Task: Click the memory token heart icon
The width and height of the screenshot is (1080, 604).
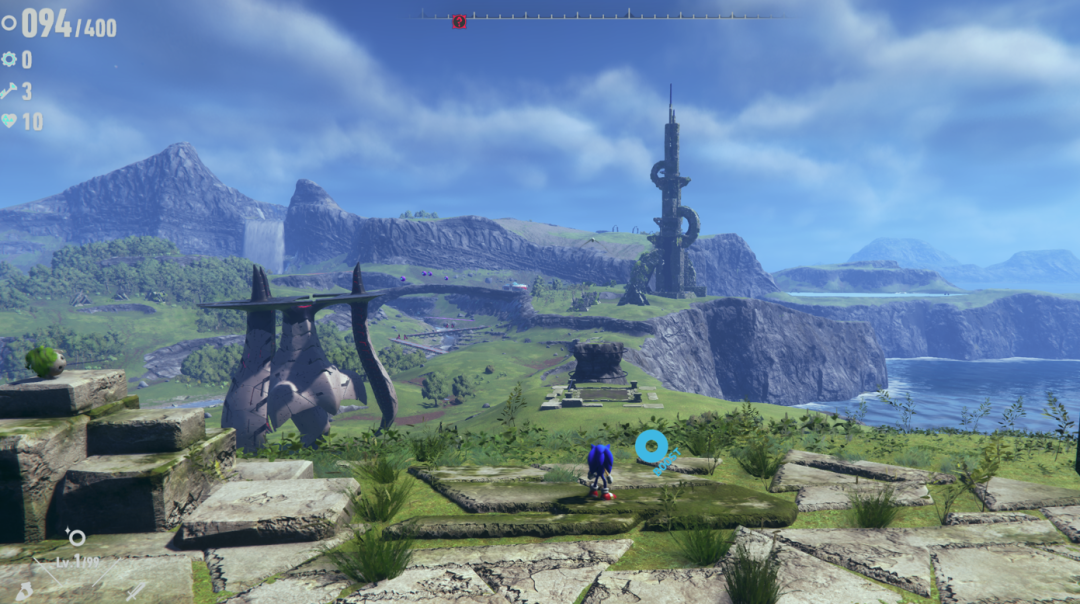Action: (x=9, y=121)
